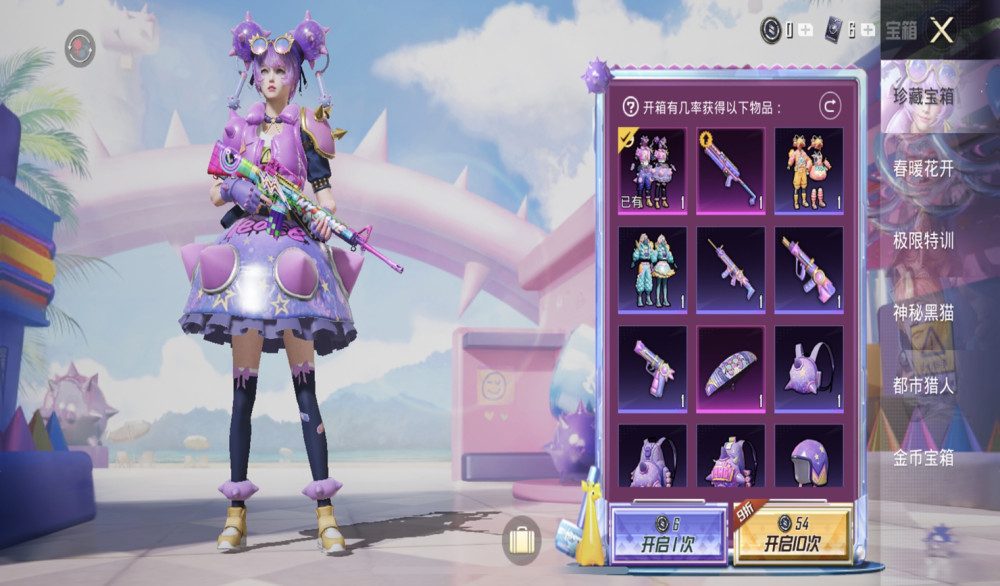
Task: Show the 金币宝箱 crate tab
Action: [923, 458]
